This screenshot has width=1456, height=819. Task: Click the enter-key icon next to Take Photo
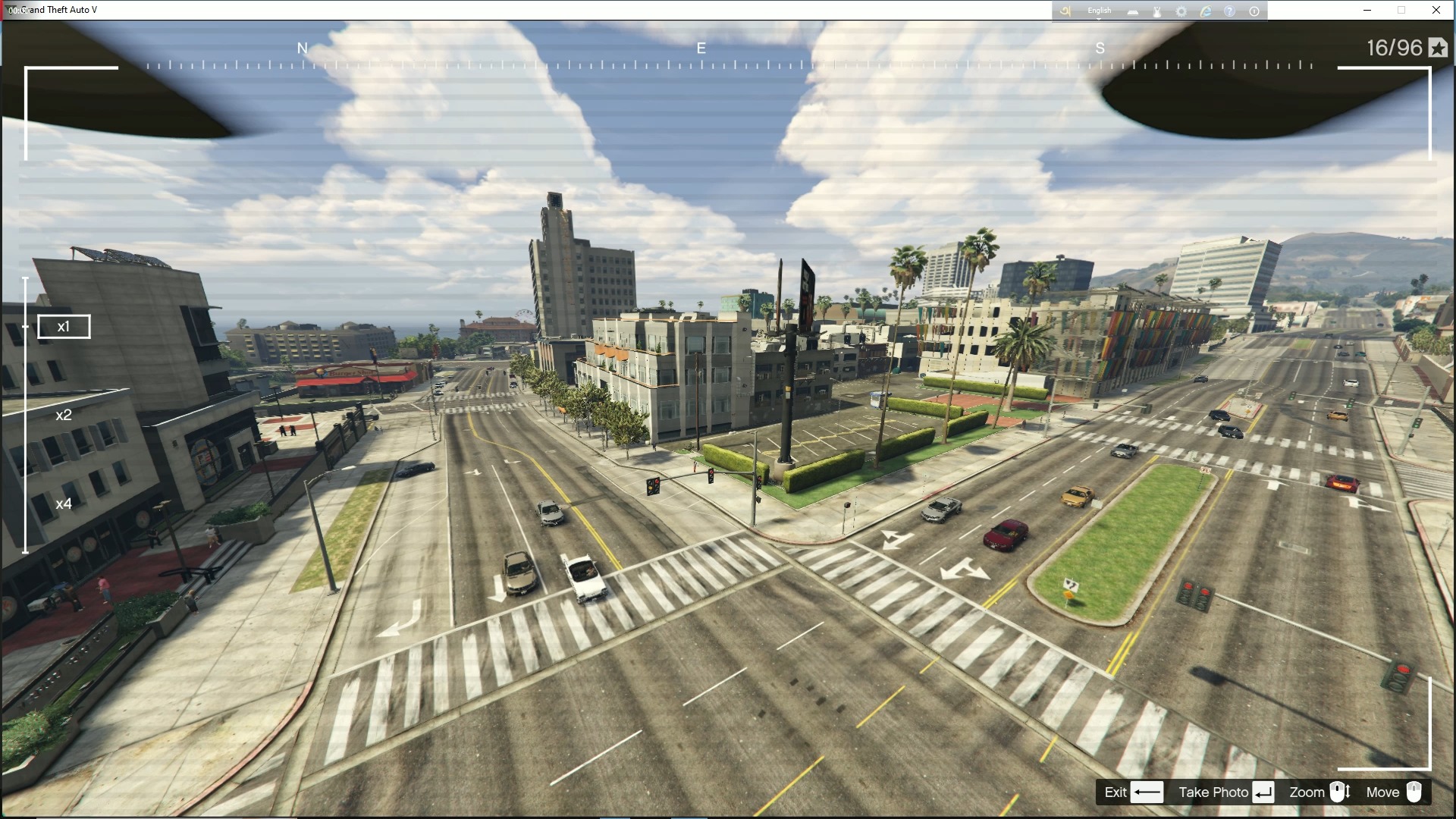coord(1262,792)
